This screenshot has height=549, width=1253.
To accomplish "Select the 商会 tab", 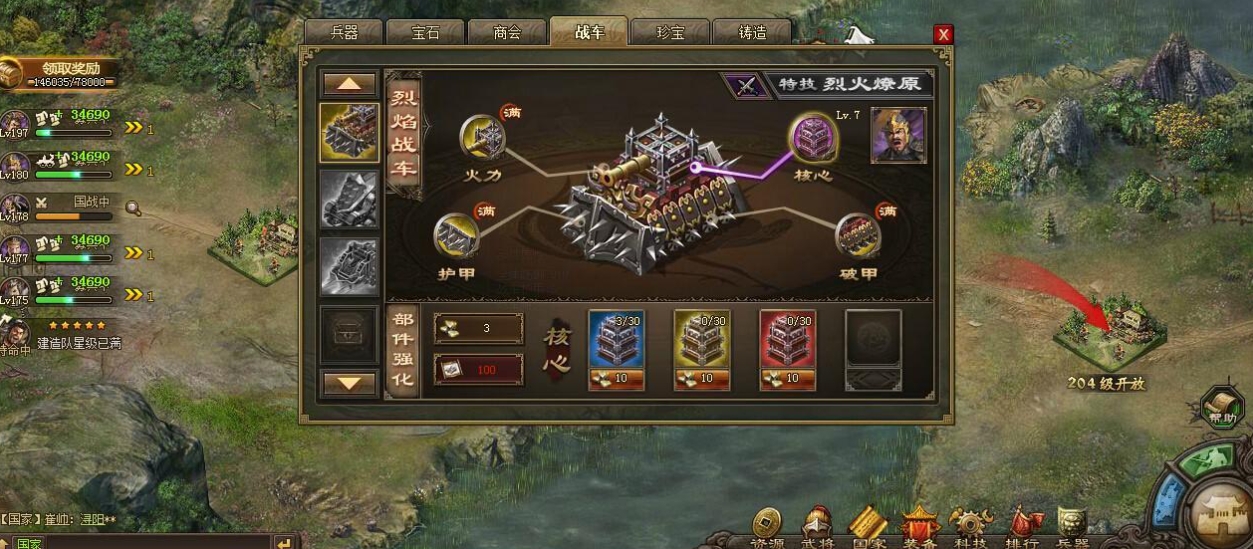I will tap(507, 32).
